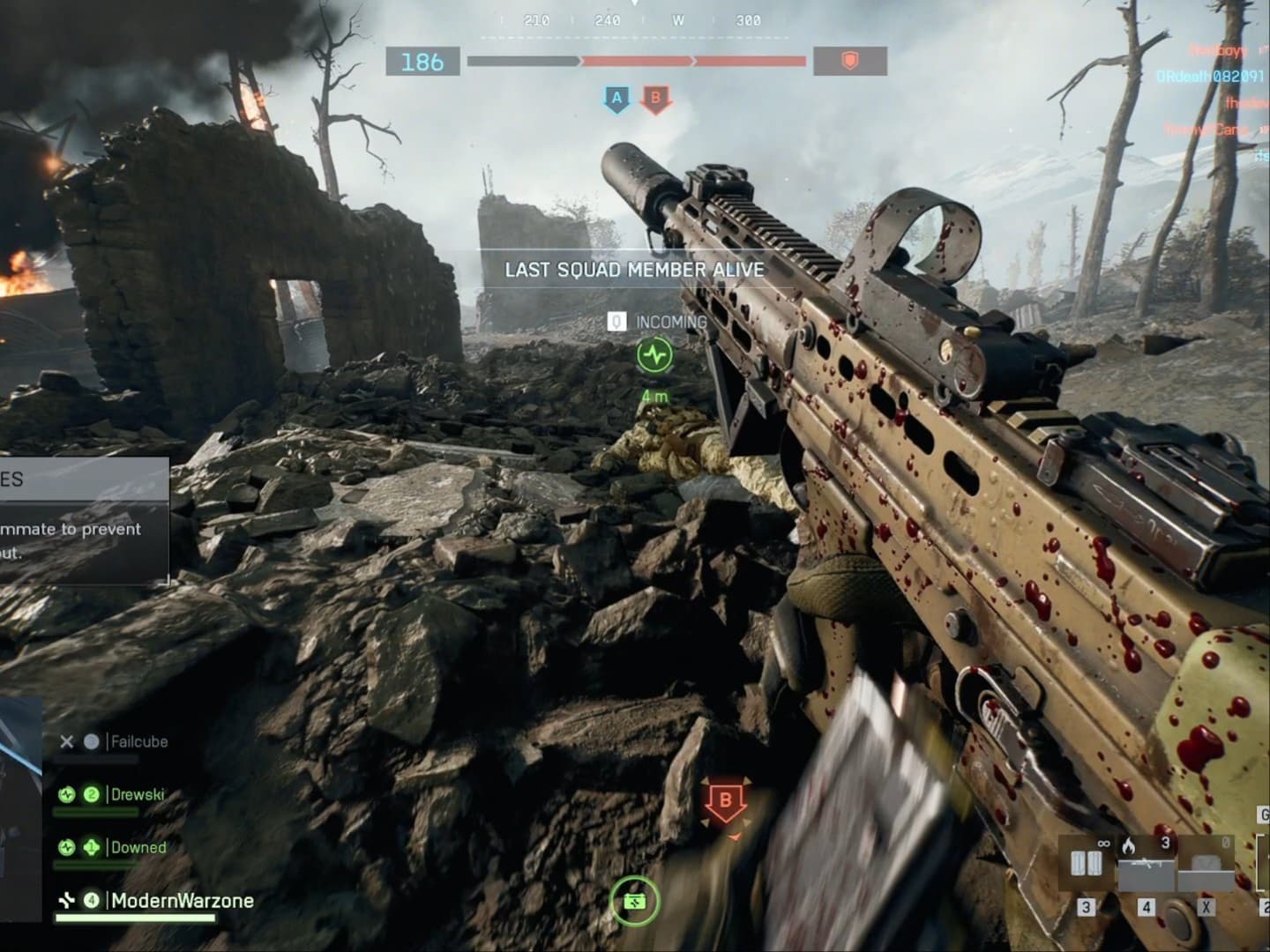Click the death X icon beside Failcube

67,742
